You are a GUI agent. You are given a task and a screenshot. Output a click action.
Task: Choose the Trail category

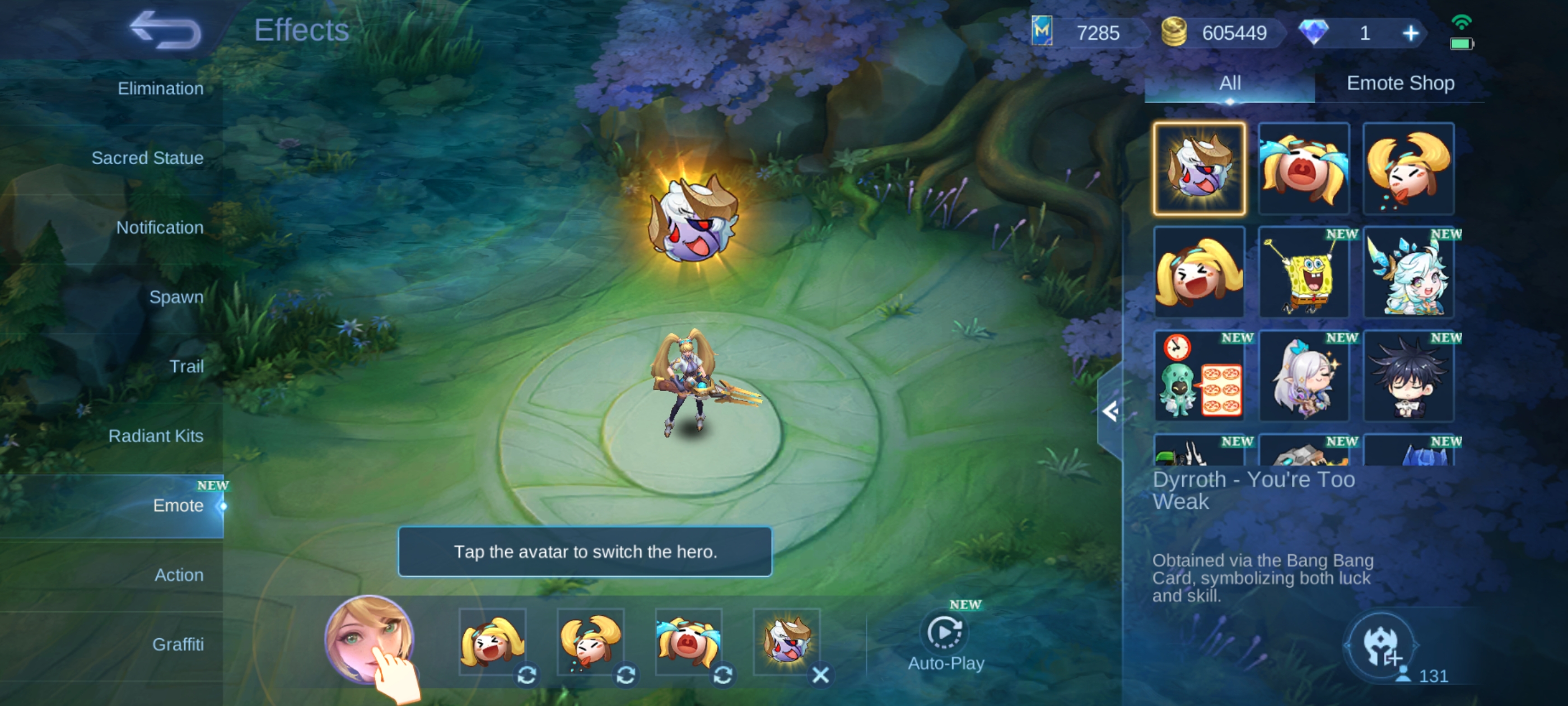click(186, 366)
